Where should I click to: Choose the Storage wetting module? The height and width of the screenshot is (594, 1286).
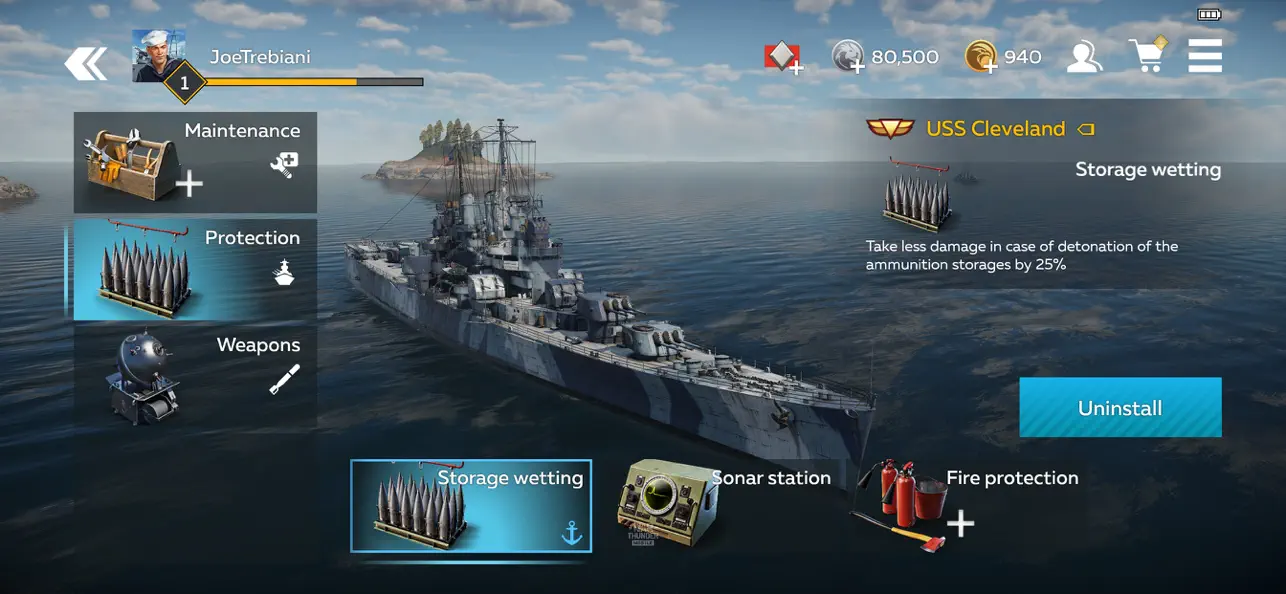[x=470, y=506]
